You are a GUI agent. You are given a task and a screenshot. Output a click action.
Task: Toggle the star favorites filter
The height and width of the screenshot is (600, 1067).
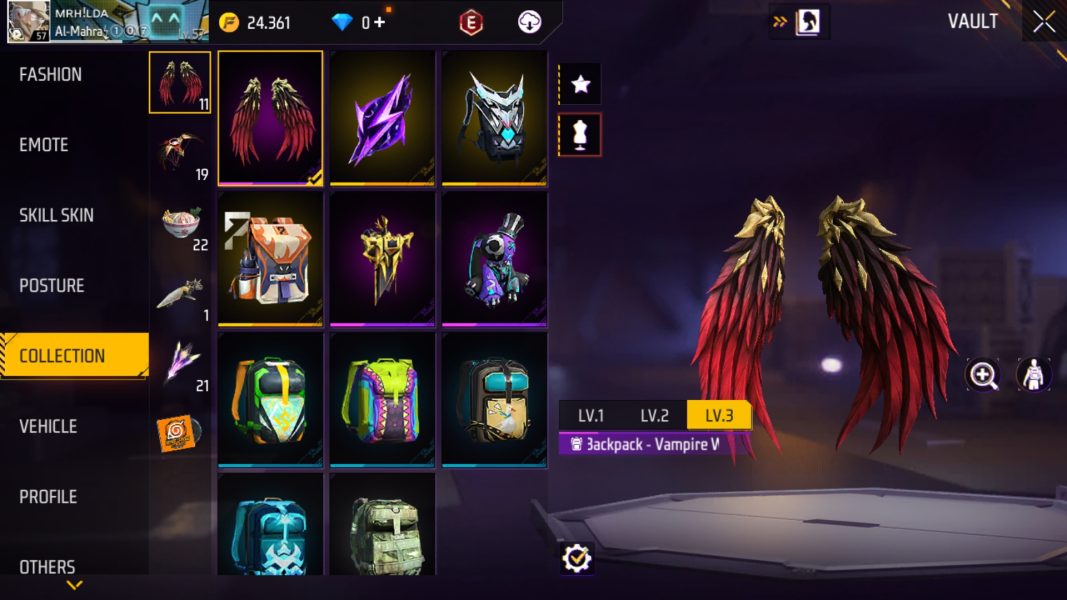580,84
